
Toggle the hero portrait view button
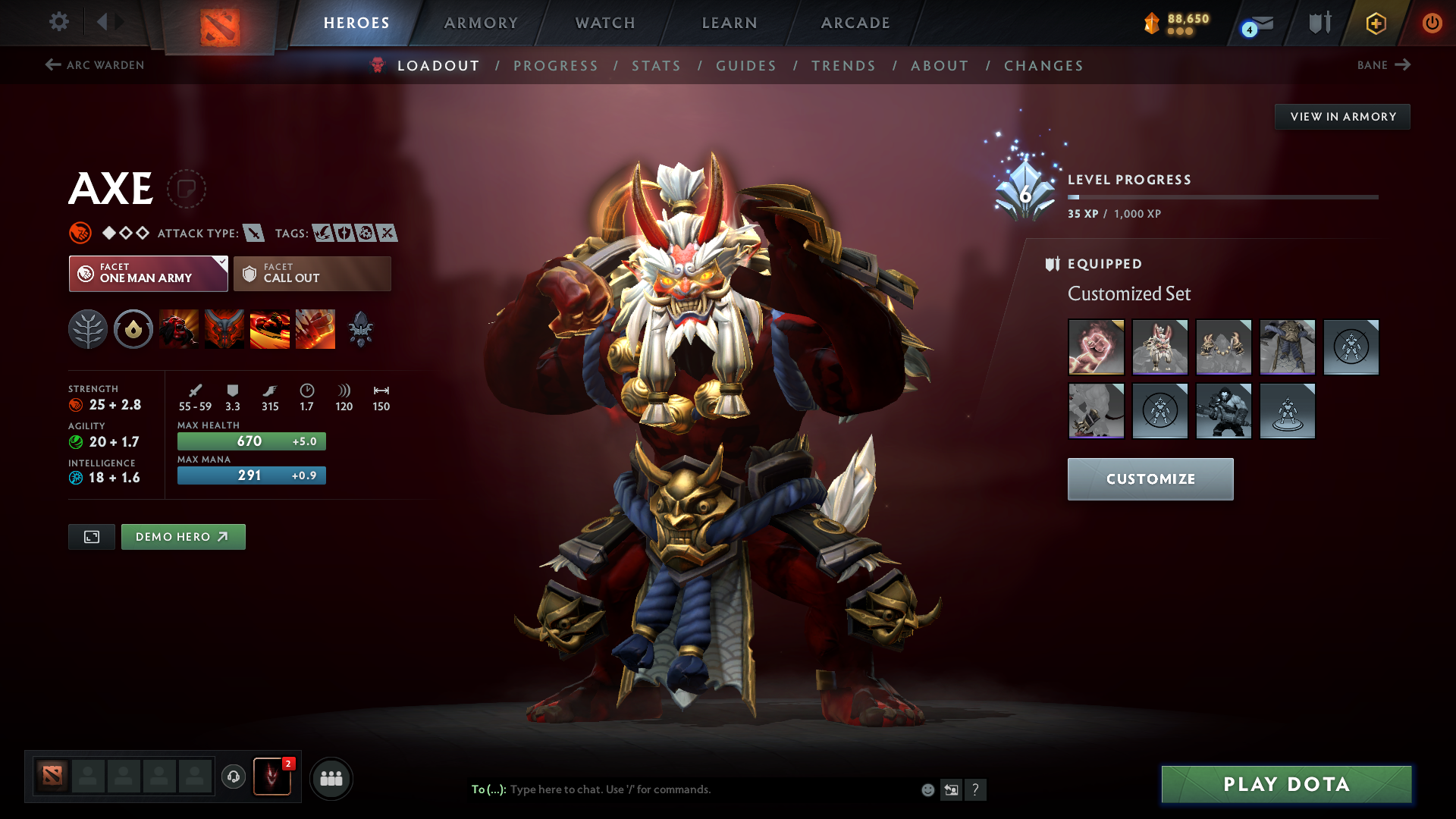click(x=91, y=536)
